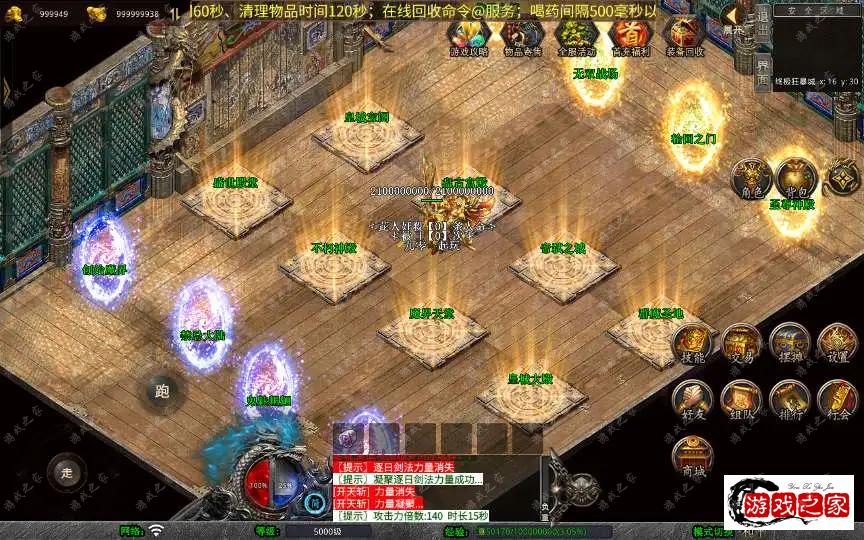Open the 游戏攻略 game guide icon
The height and width of the screenshot is (540, 864).
(469, 37)
